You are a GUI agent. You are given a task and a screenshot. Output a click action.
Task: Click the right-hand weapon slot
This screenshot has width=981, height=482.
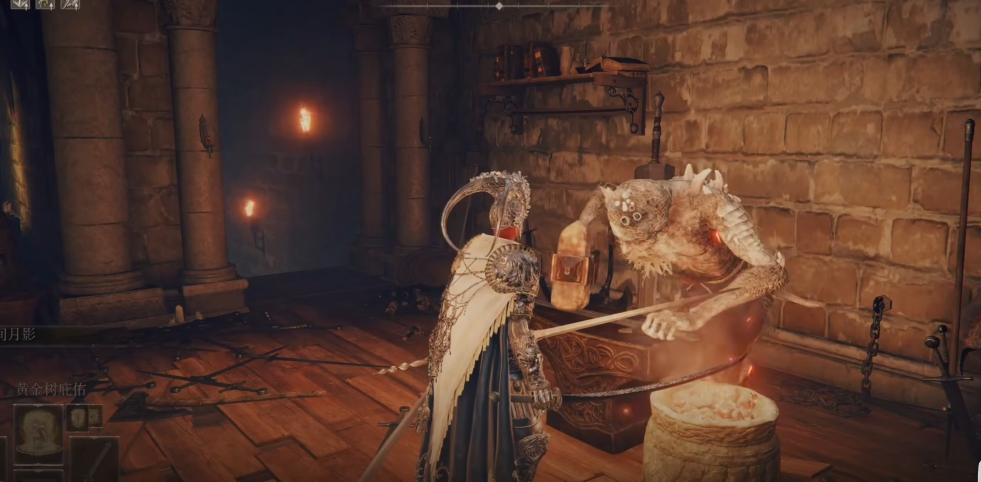point(96,459)
